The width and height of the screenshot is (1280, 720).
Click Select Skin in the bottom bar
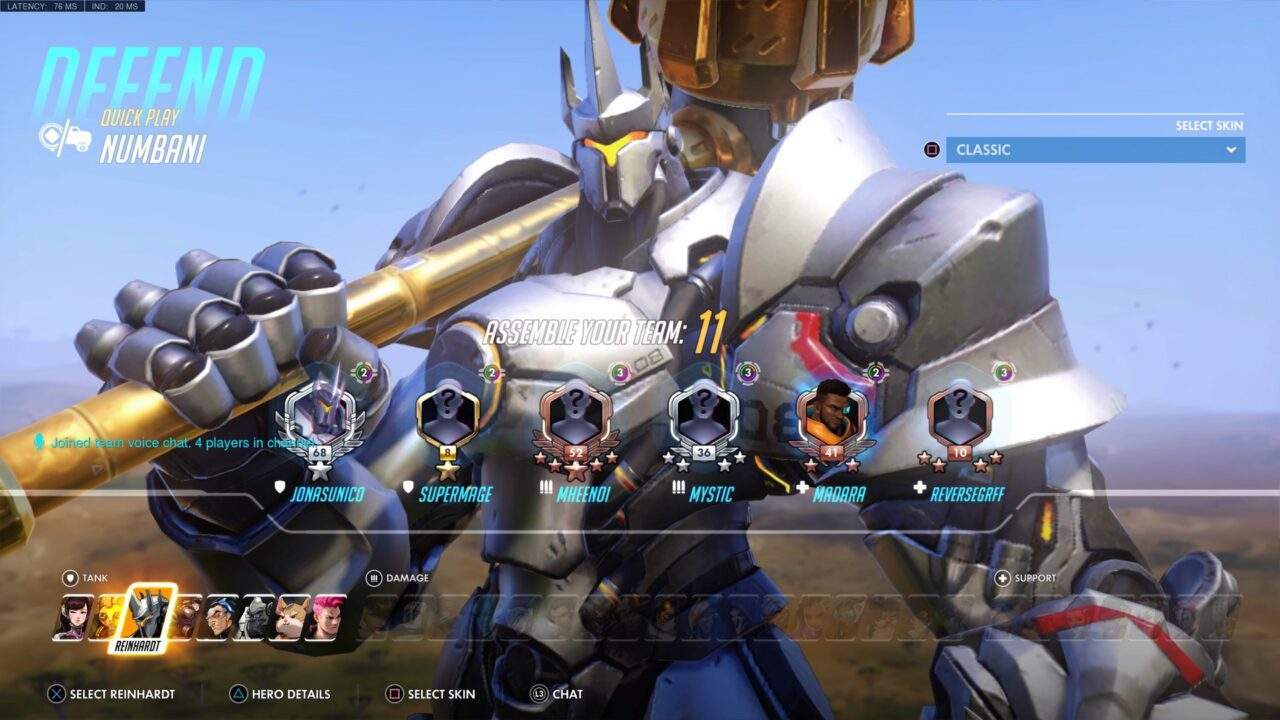[x=433, y=693]
